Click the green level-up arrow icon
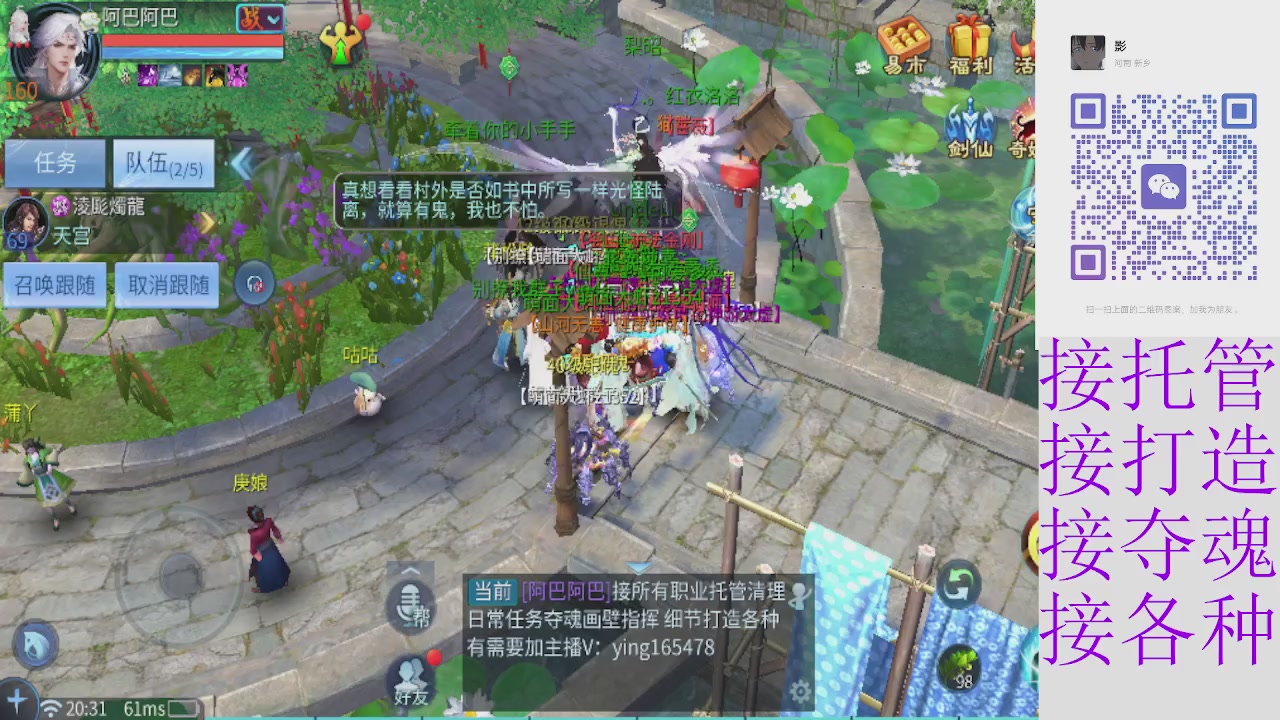Viewport: 1280px width, 720px height. tap(341, 46)
